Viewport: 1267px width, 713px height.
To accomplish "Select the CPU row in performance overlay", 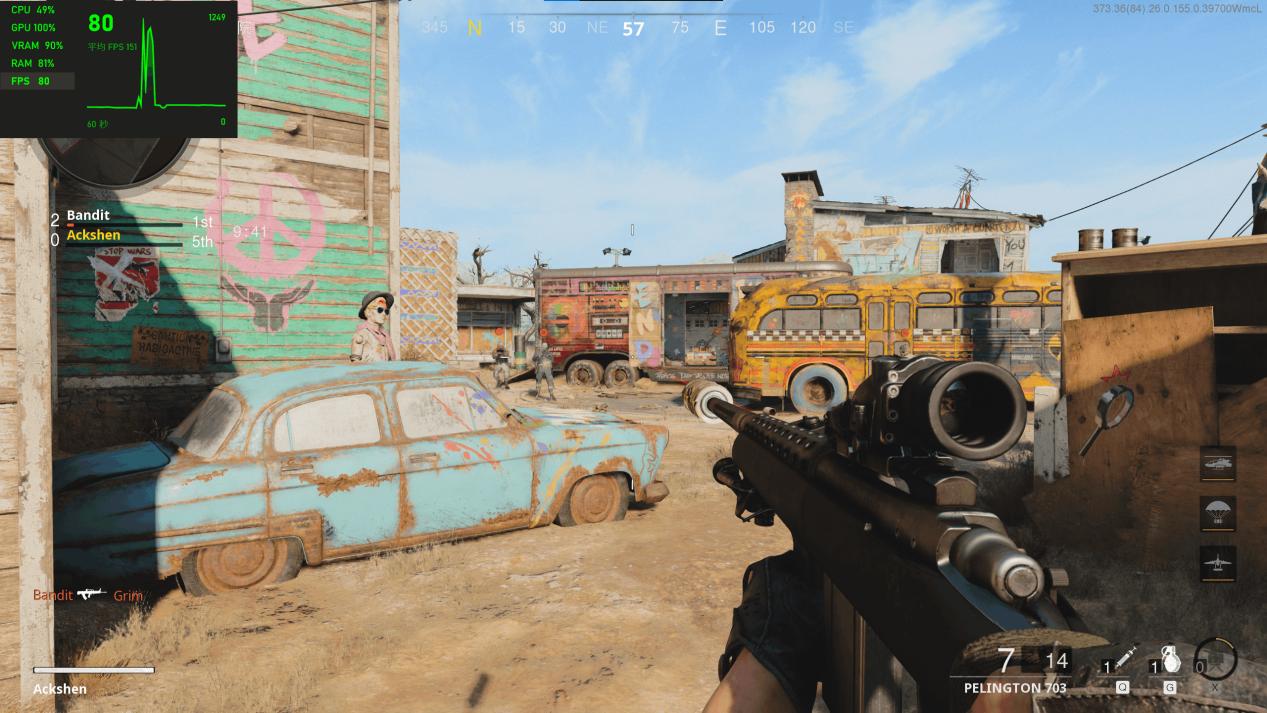I will (35, 10).
